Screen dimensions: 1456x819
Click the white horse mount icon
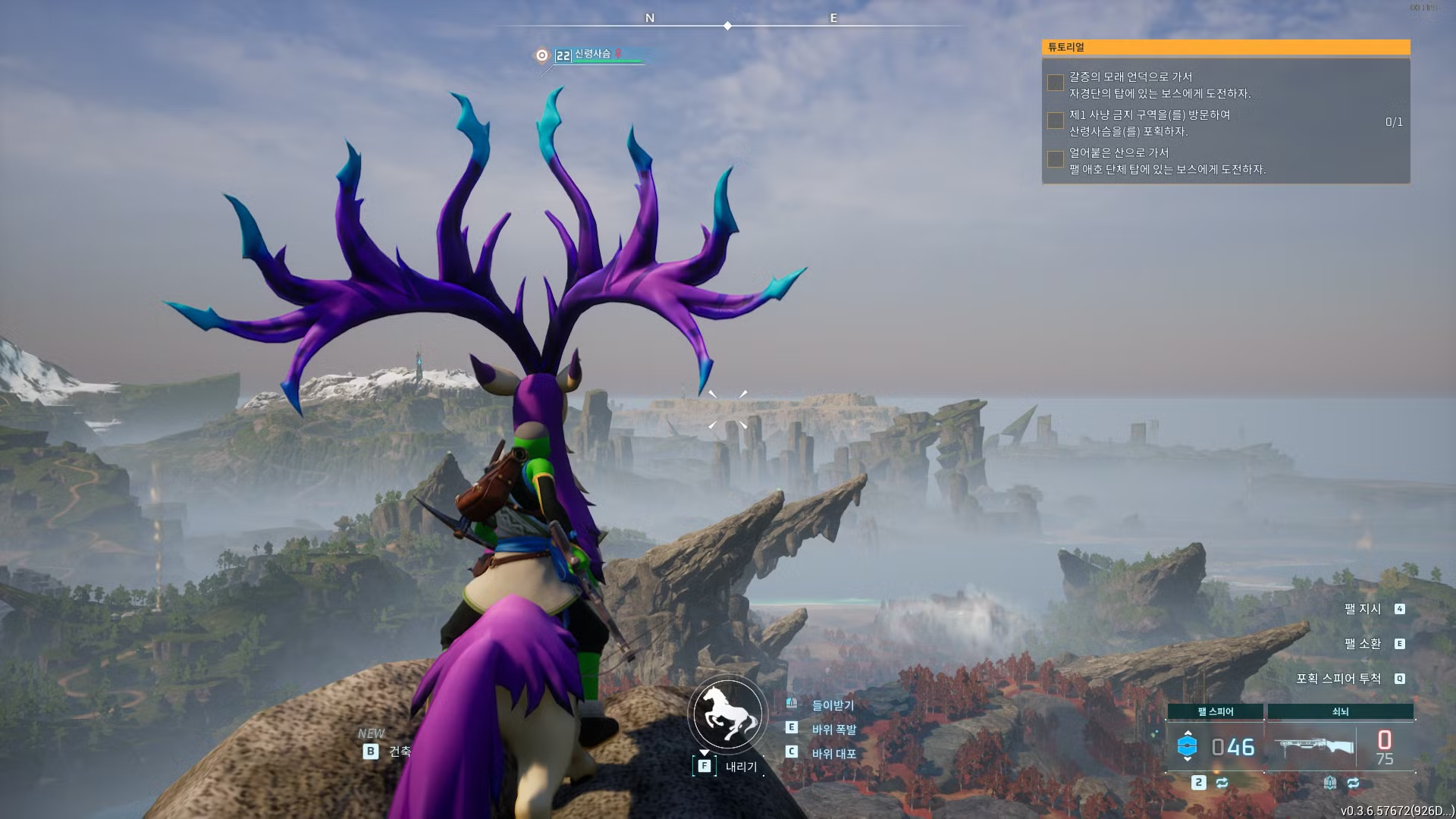(727, 714)
